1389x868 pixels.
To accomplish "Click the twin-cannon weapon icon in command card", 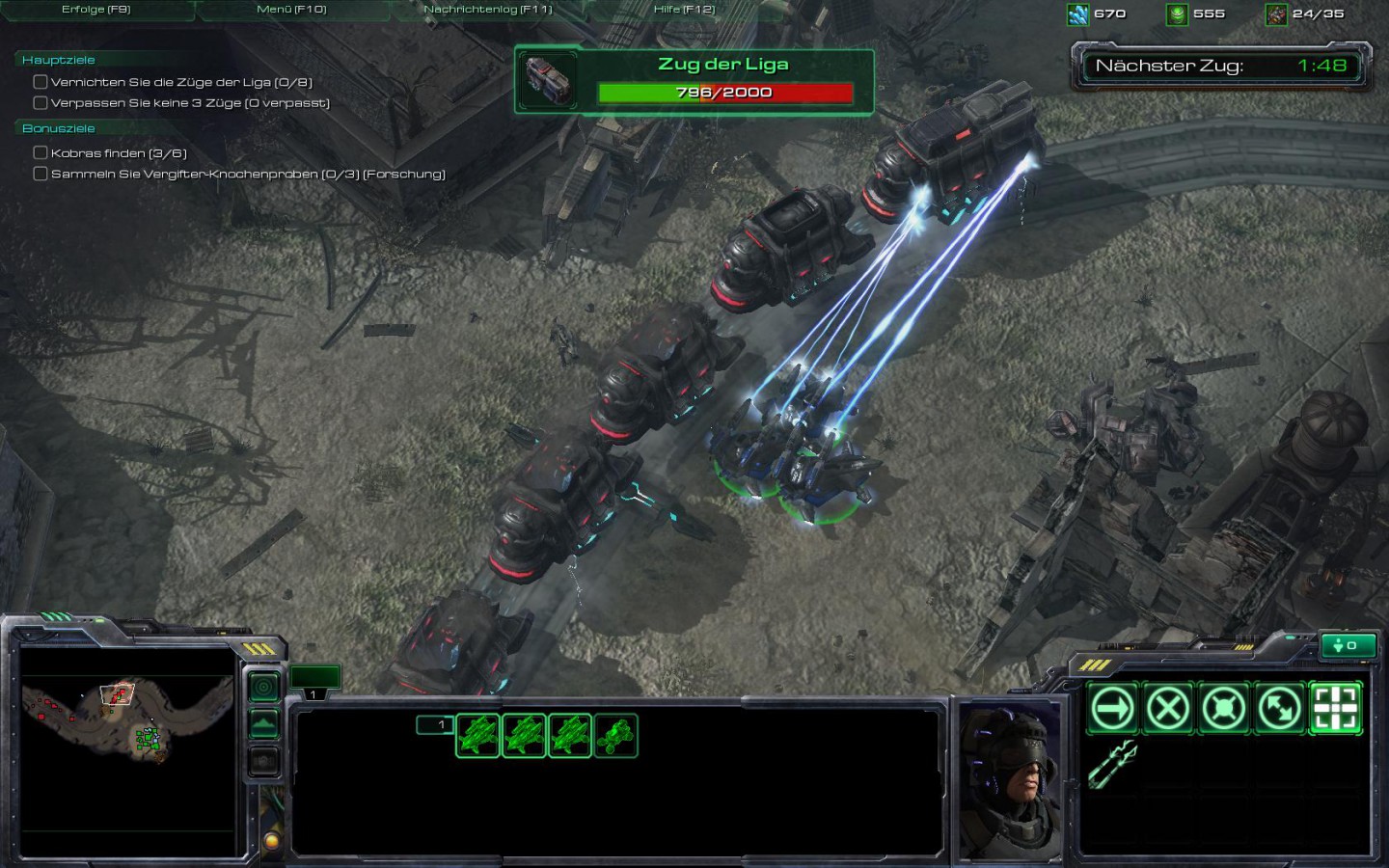I will (x=1112, y=765).
